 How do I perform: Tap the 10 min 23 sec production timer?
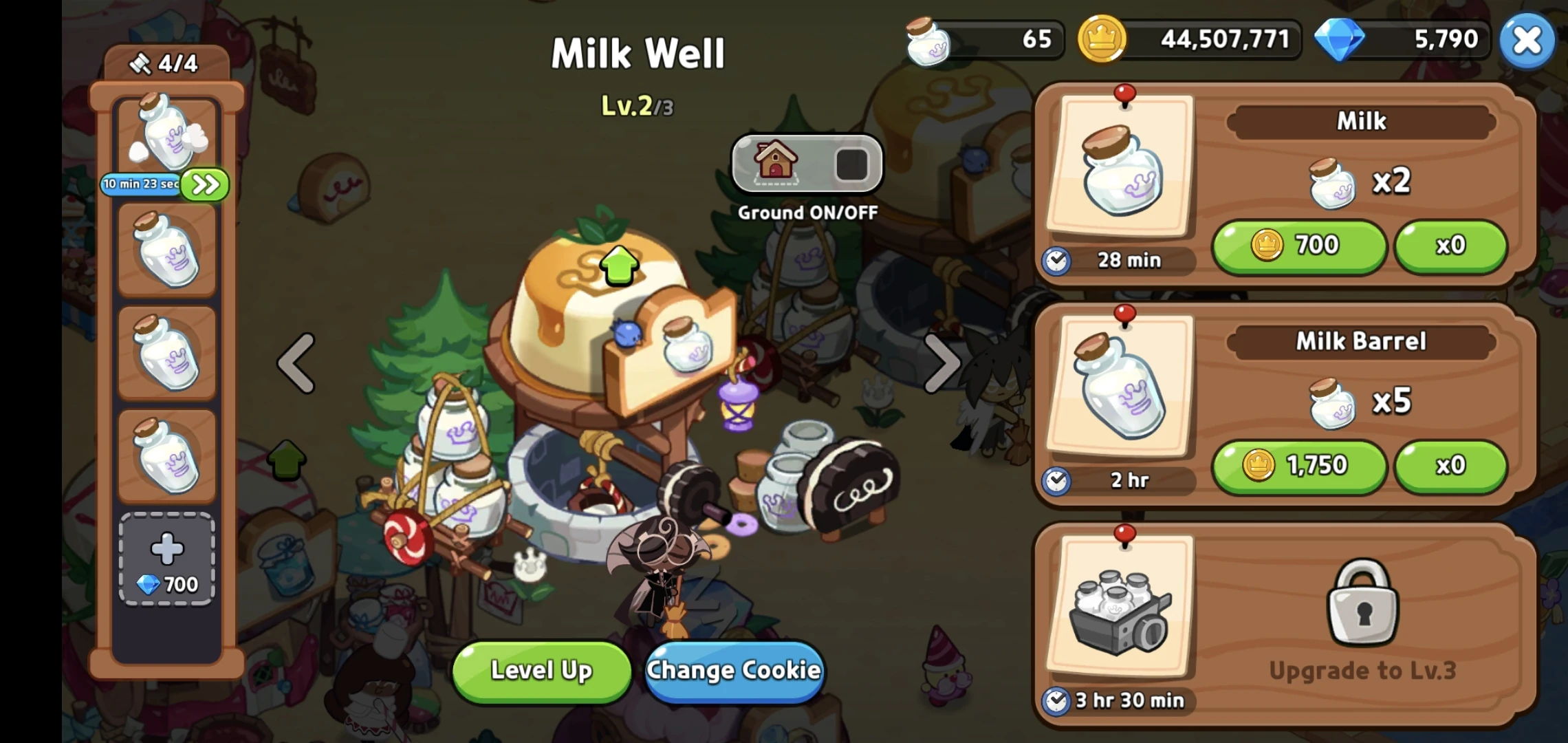pyautogui.click(x=141, y=184)
